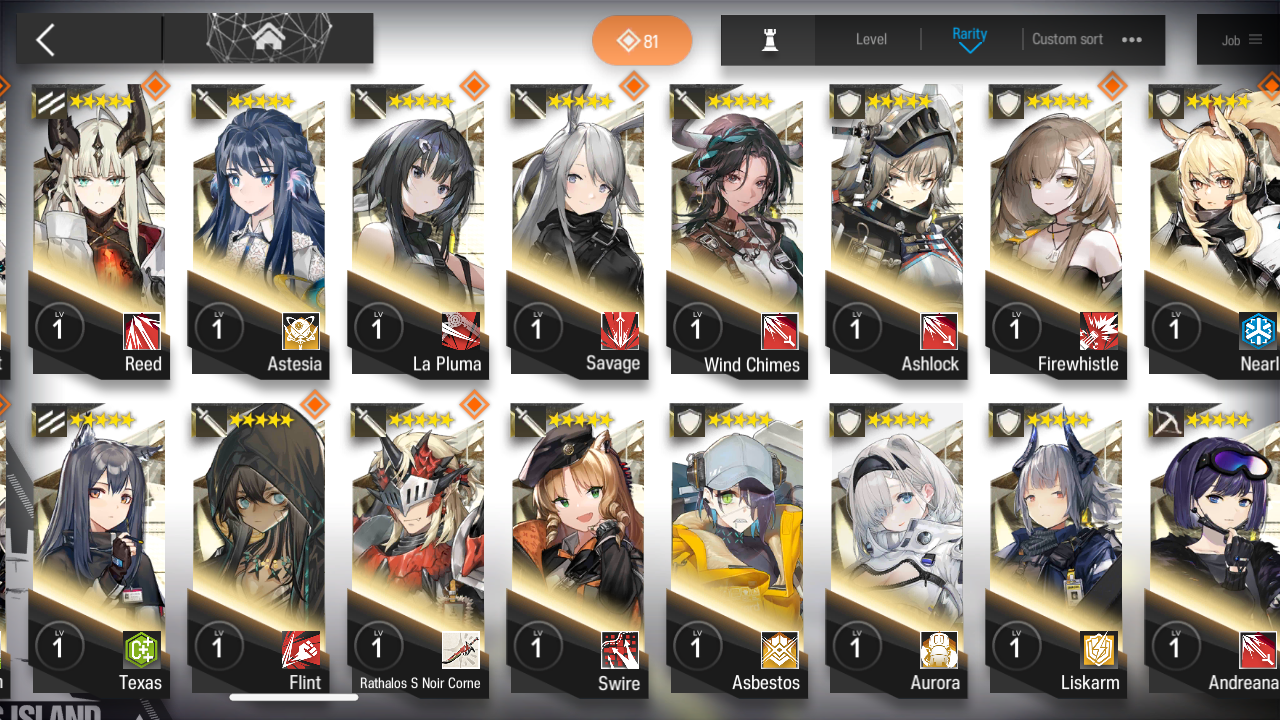Switch to Level sorting

point(869,40)
